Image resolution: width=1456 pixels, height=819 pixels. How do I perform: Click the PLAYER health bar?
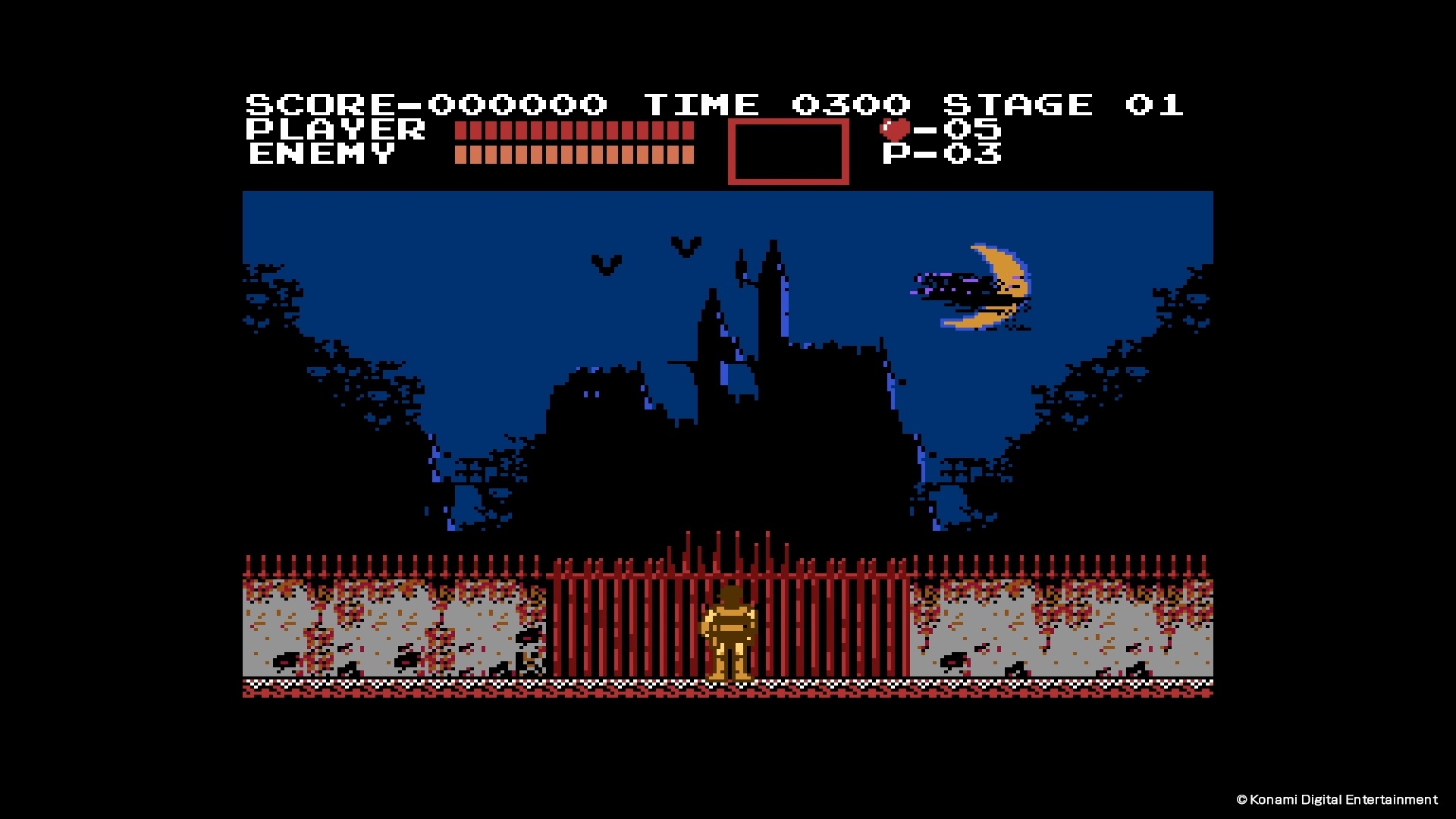tap(573, 130)
